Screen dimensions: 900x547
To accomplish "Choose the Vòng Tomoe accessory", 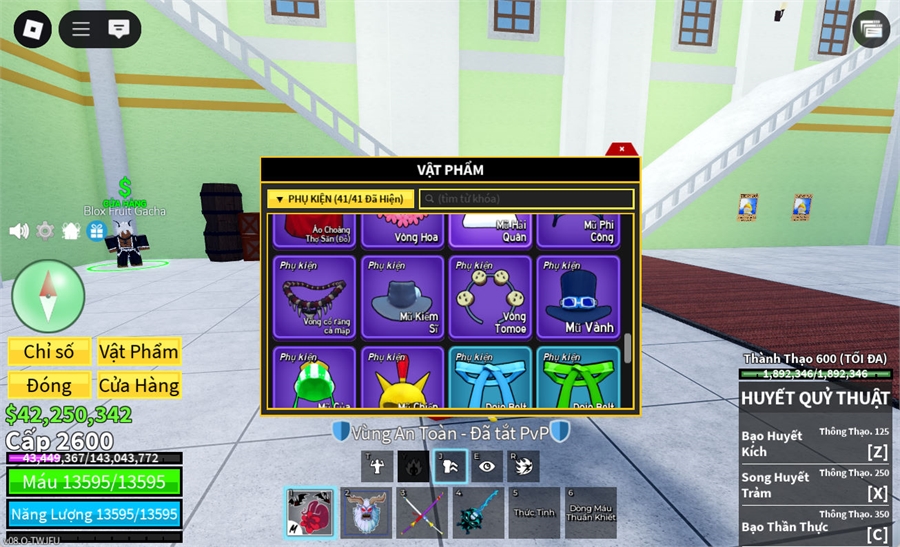I will 490,297.
